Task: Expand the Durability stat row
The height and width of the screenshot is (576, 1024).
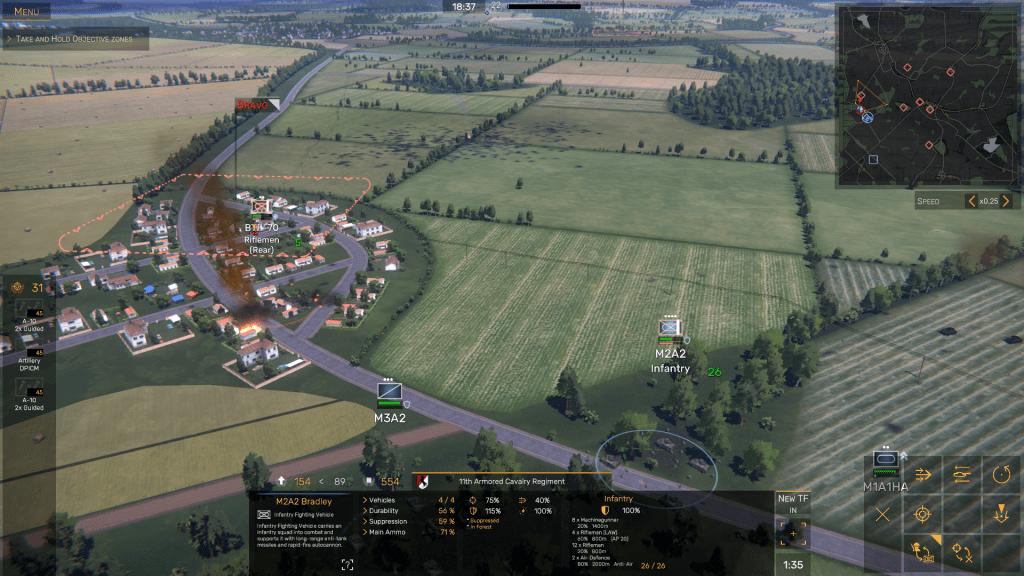Action: coord(364,511)
